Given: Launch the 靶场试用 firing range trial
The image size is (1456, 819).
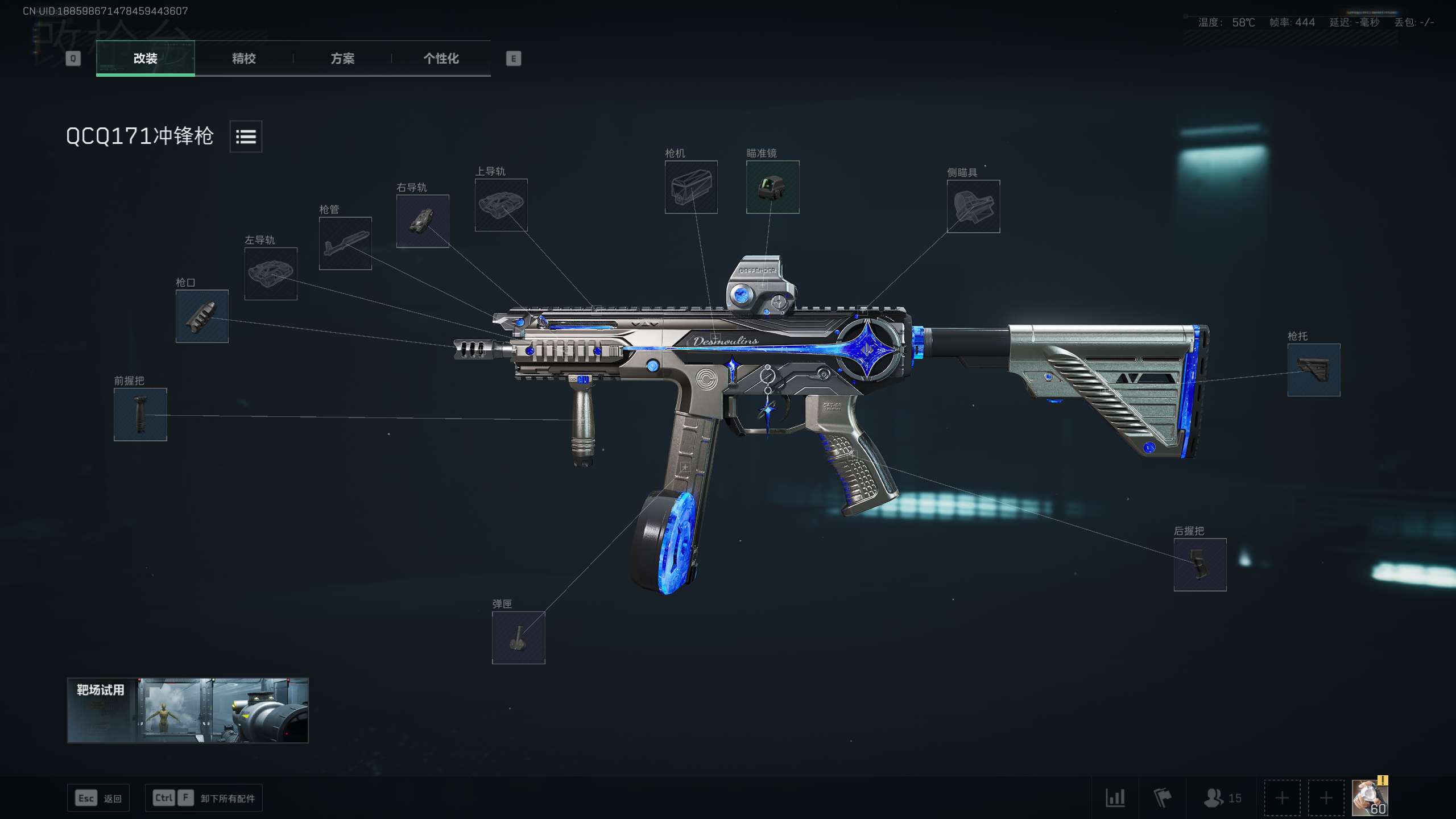Looking at the screenshot, I should tap(188, 710).
